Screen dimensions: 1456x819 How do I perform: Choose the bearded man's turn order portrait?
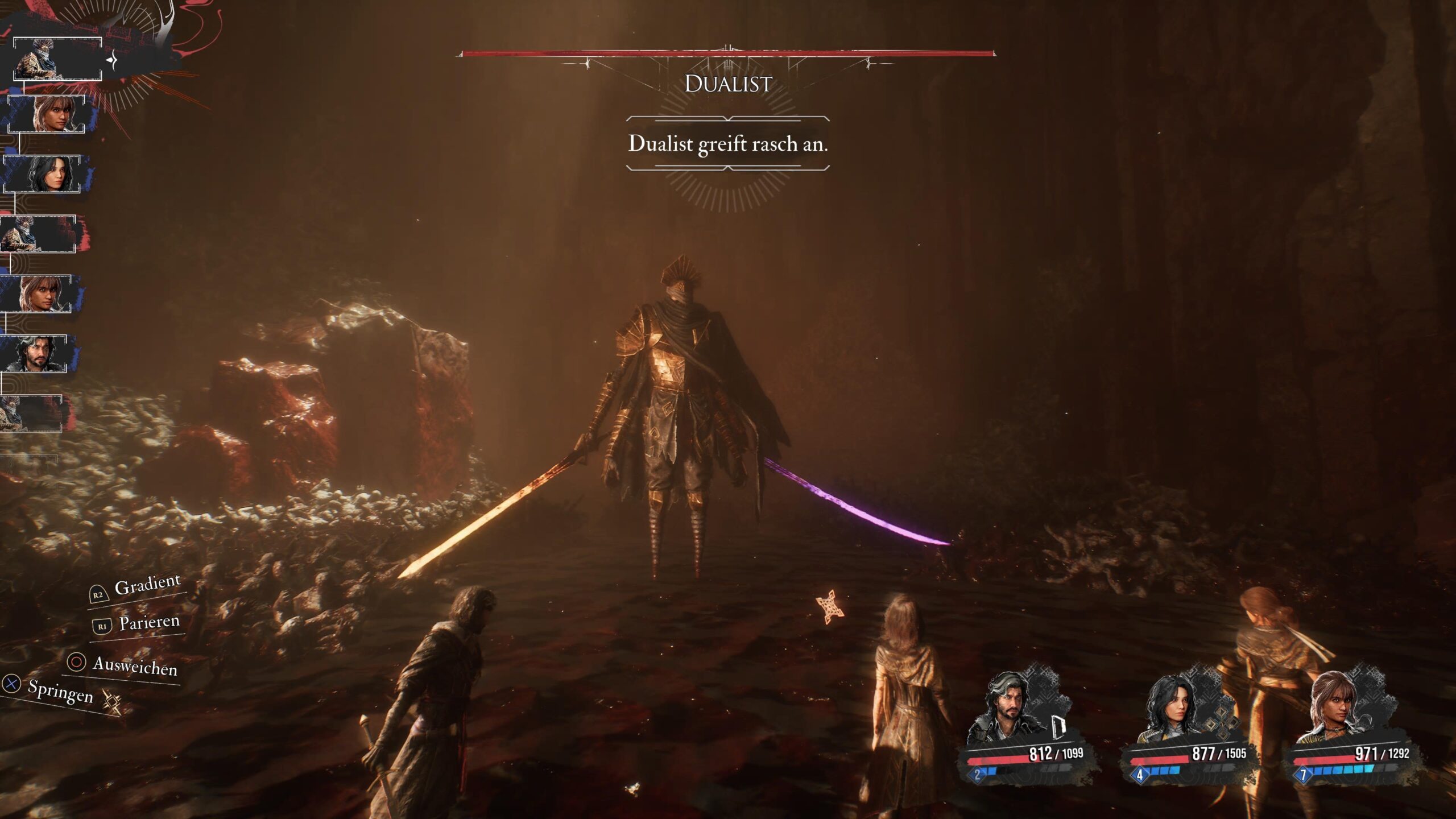point(34,354)
